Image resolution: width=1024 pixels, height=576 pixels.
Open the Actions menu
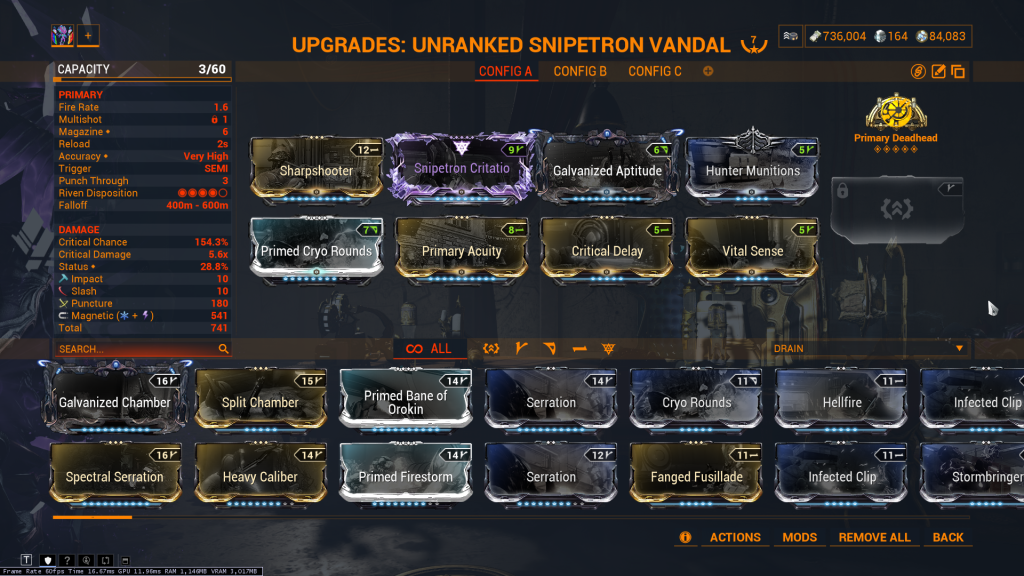click(x=735, y=537)
